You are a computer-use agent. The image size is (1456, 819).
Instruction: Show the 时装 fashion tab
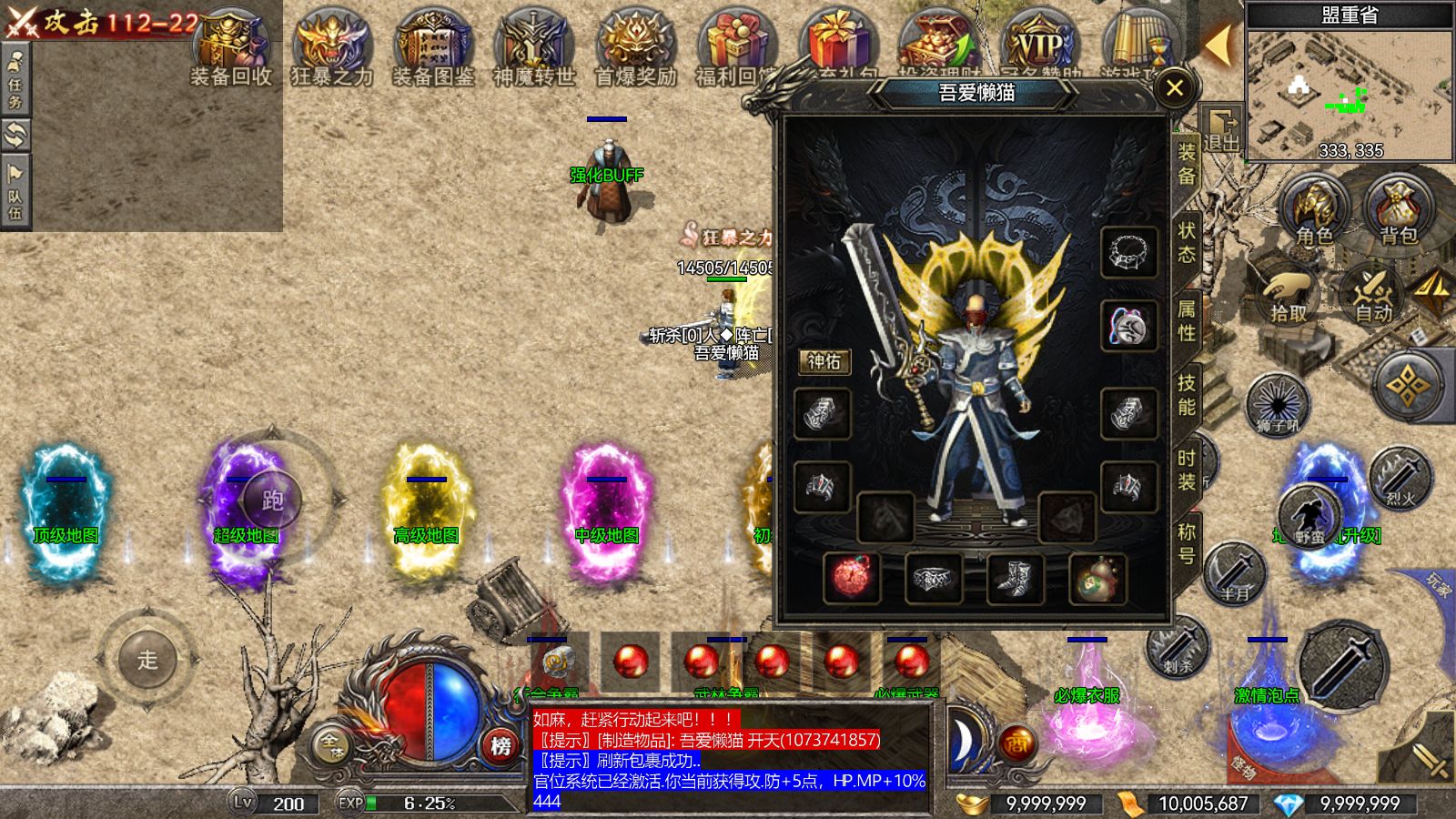point(1187,470)
